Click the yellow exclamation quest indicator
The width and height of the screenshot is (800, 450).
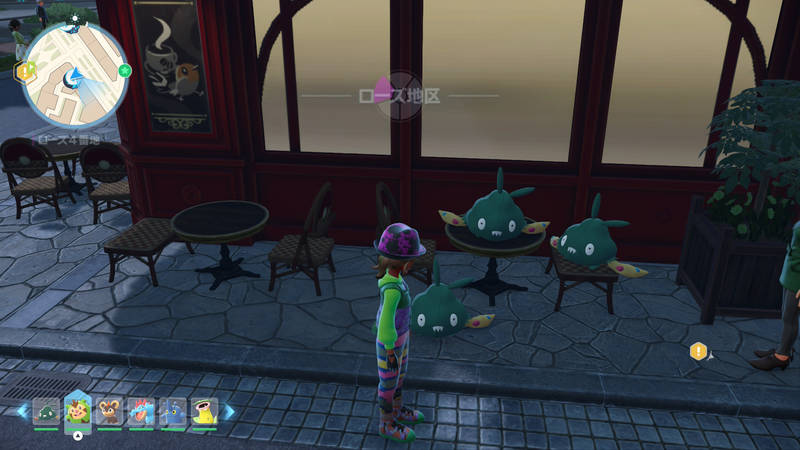coord(698,351)
